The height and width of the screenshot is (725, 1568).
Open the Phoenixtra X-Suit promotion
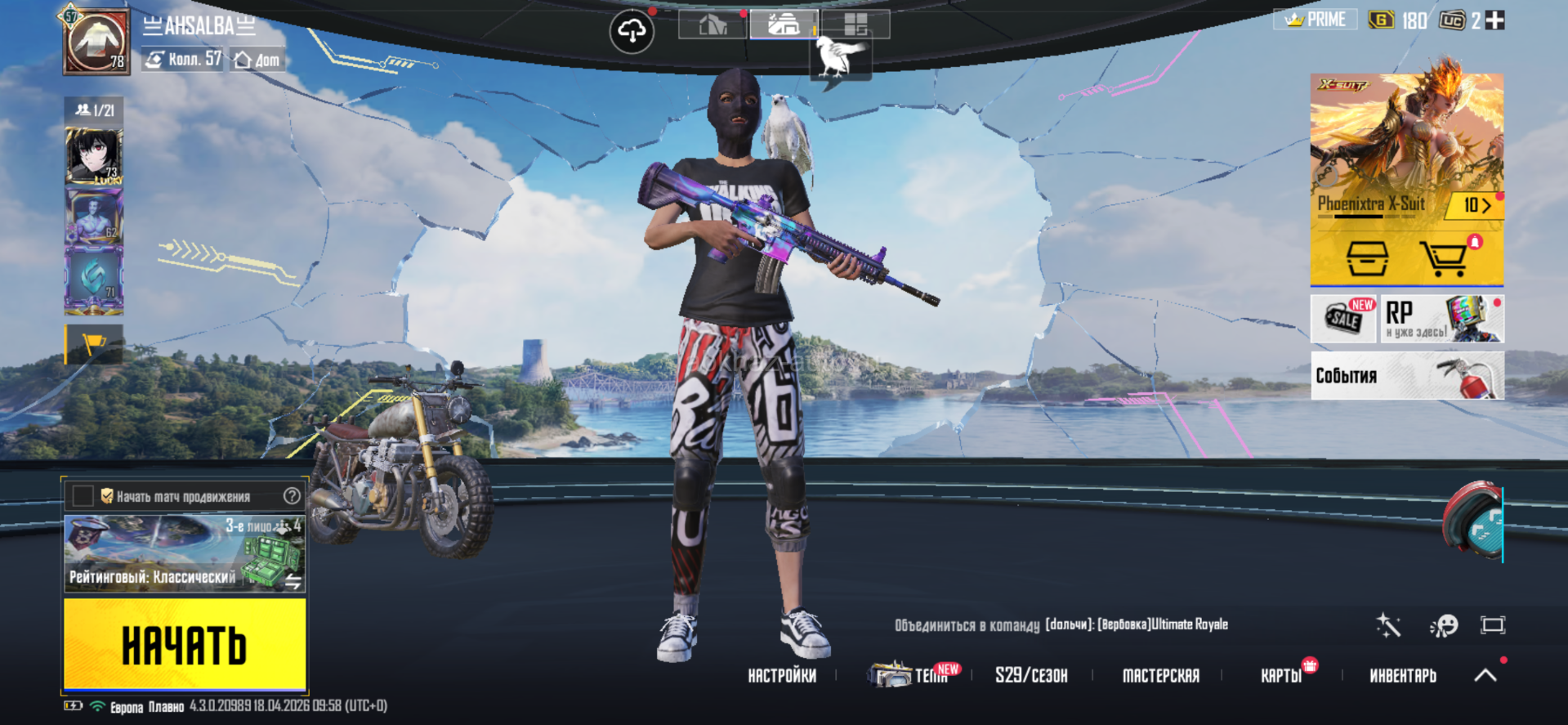[x=1406, y=147]
